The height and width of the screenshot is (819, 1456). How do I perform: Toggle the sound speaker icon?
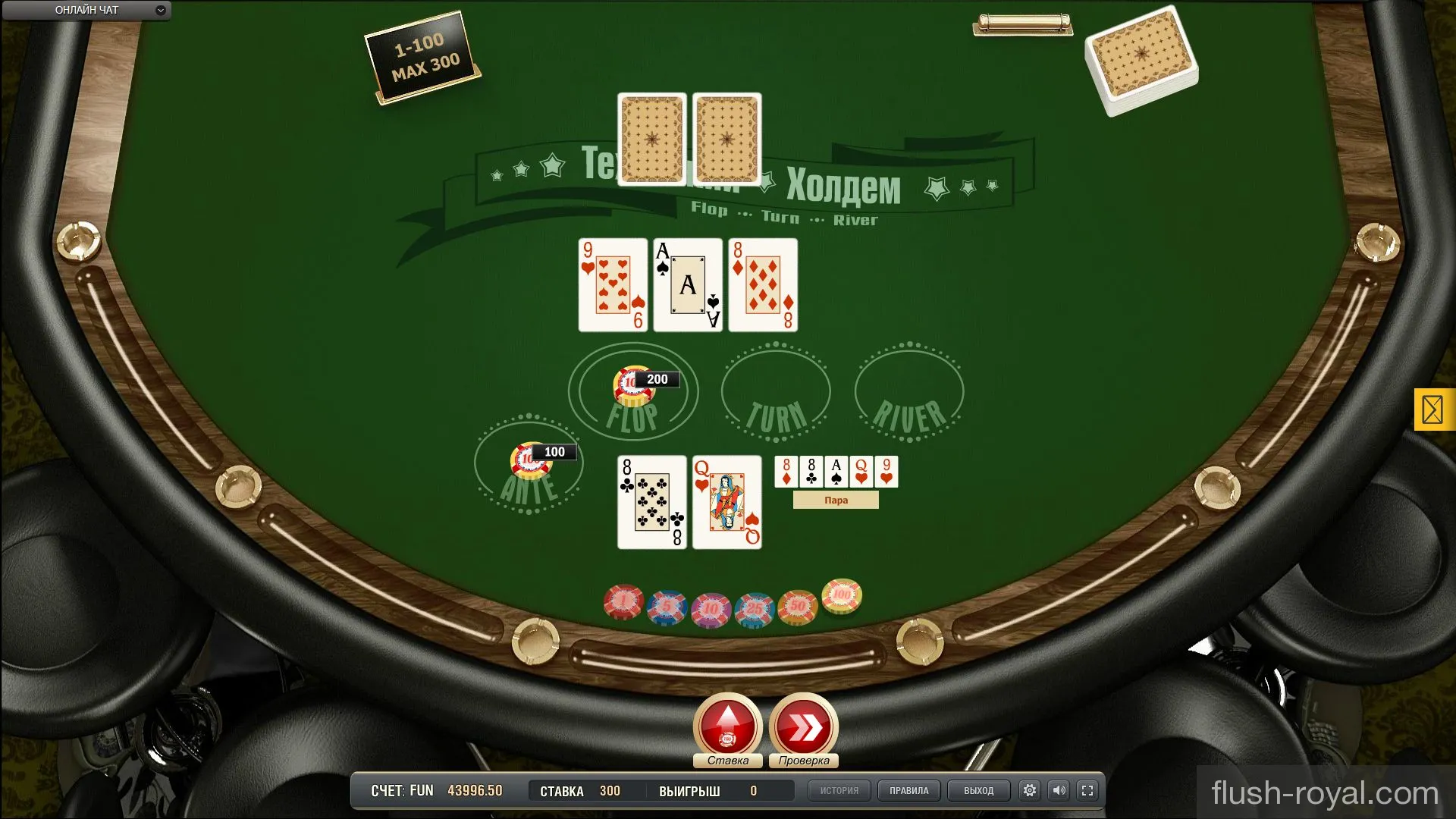1059,791
